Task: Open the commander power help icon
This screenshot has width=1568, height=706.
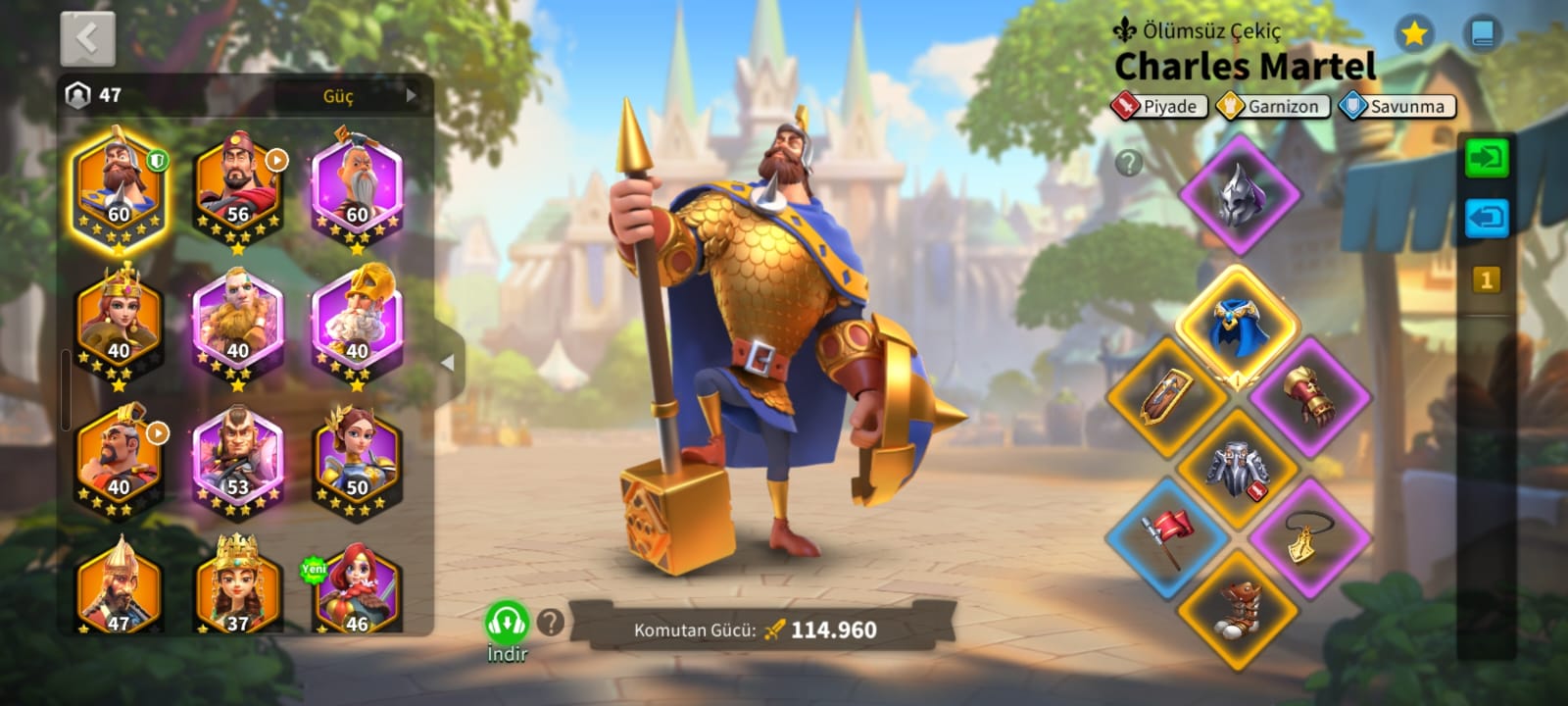Action: tap(551, 621)
